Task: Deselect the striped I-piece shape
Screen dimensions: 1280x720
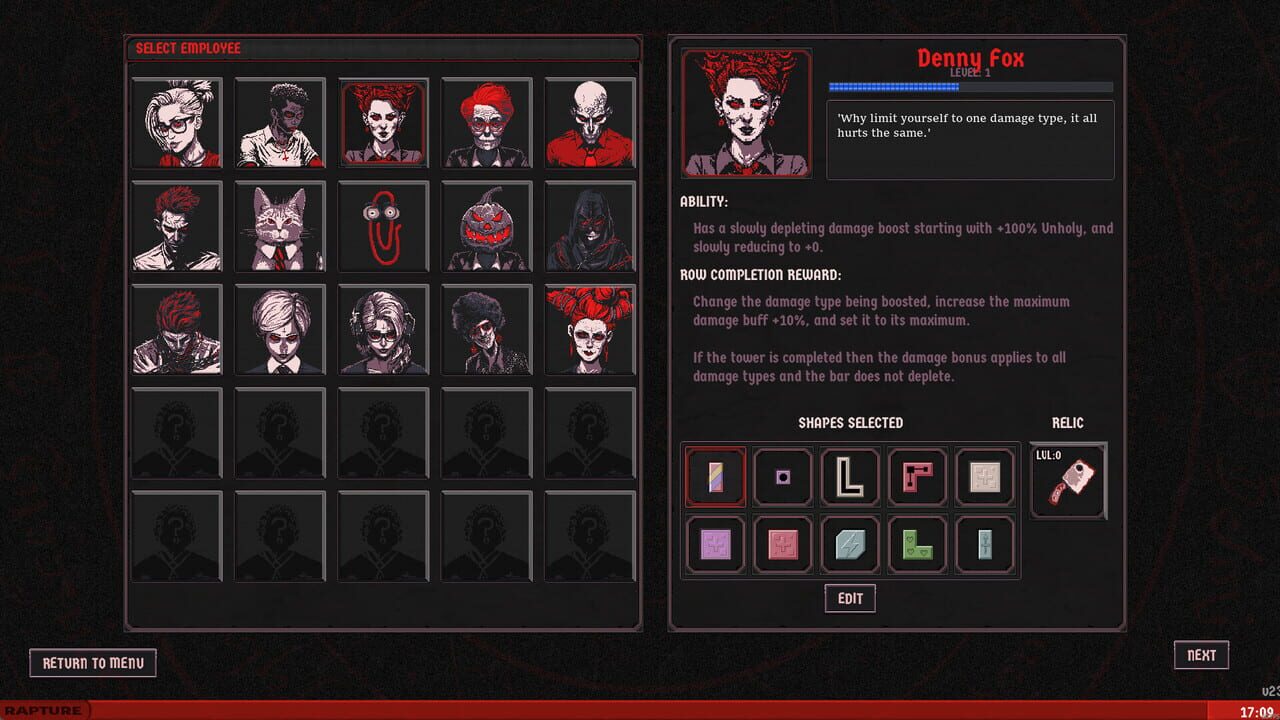Action: click(x=715, y=477)
